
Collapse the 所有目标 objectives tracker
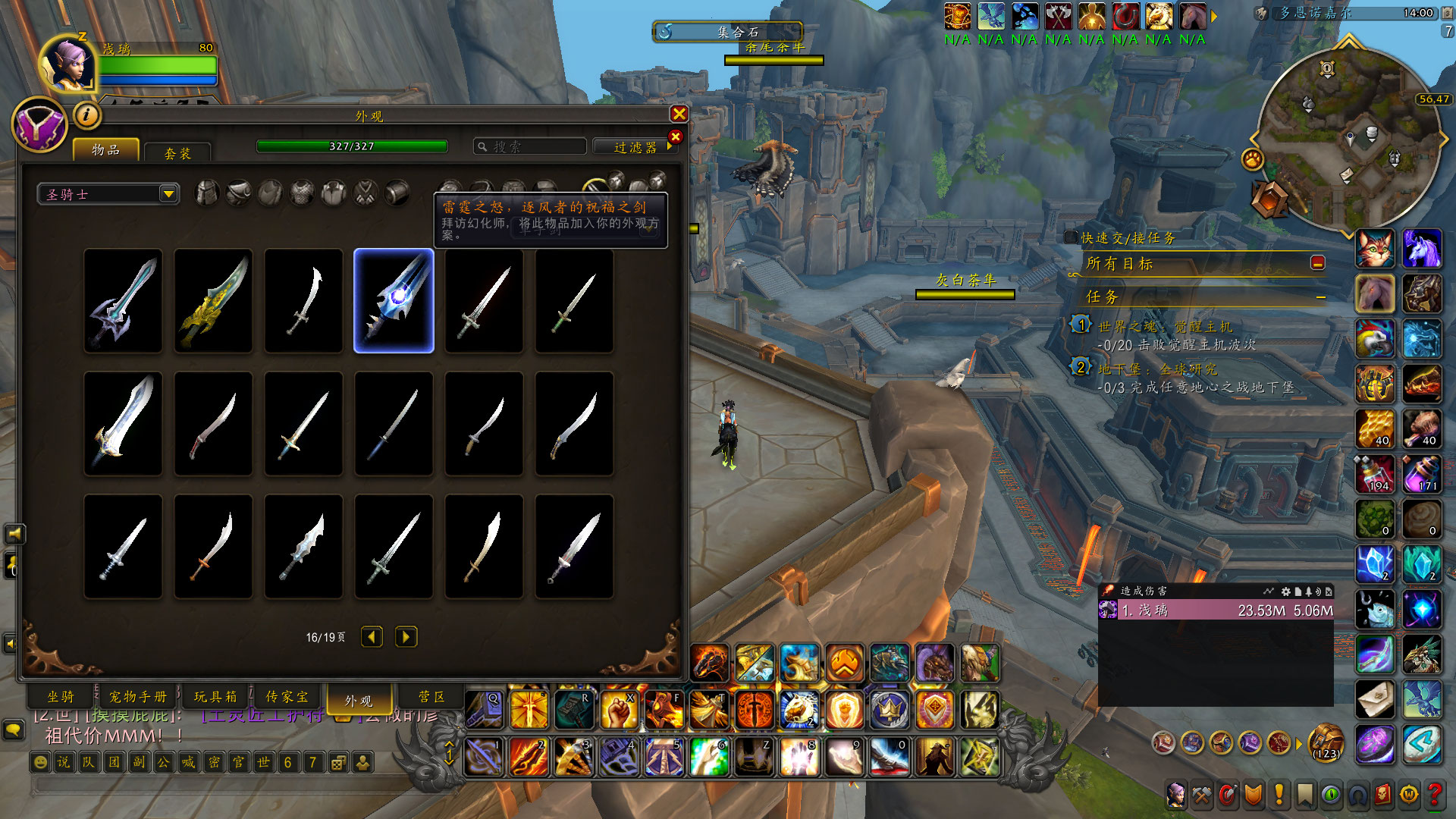click(1317, 262)
